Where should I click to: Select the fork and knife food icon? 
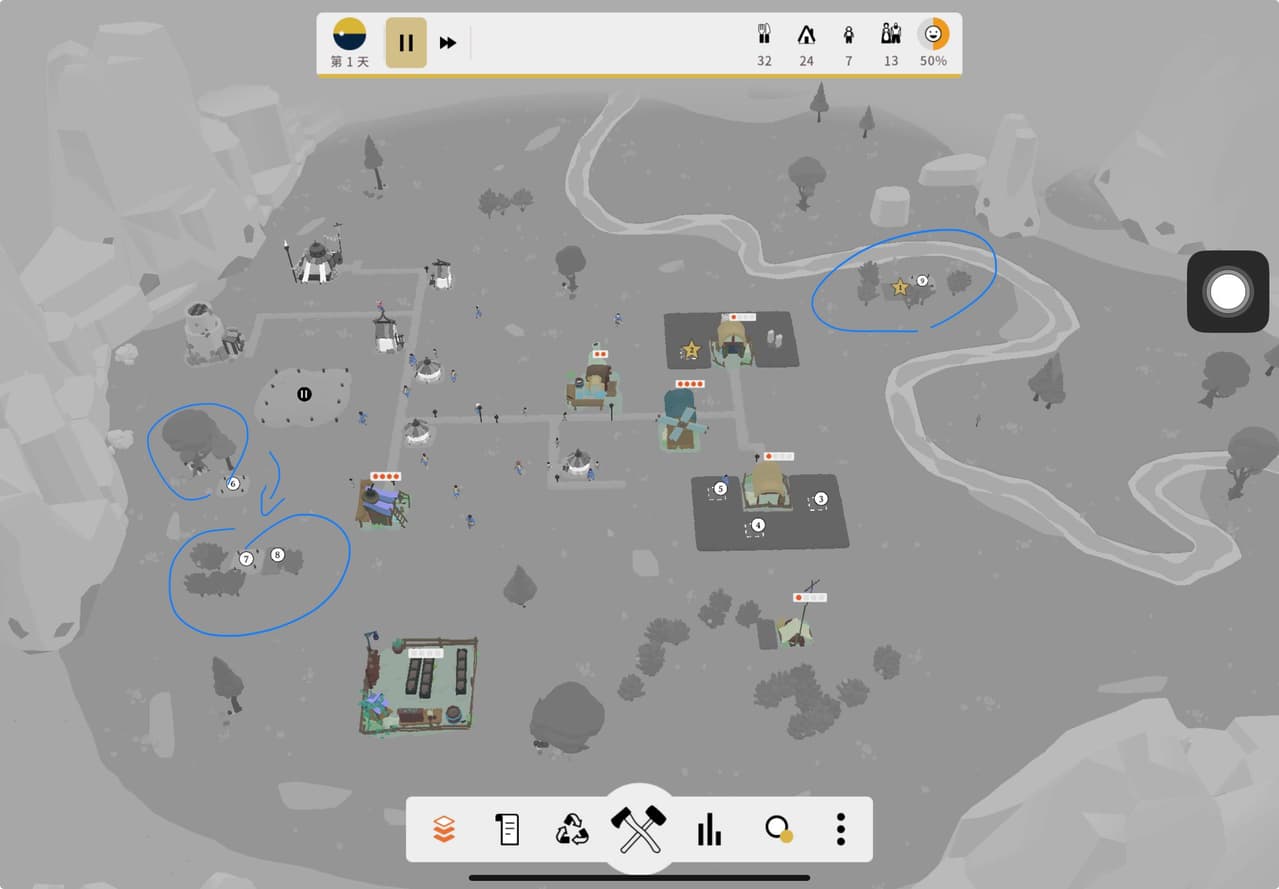(x=764, y=35)
